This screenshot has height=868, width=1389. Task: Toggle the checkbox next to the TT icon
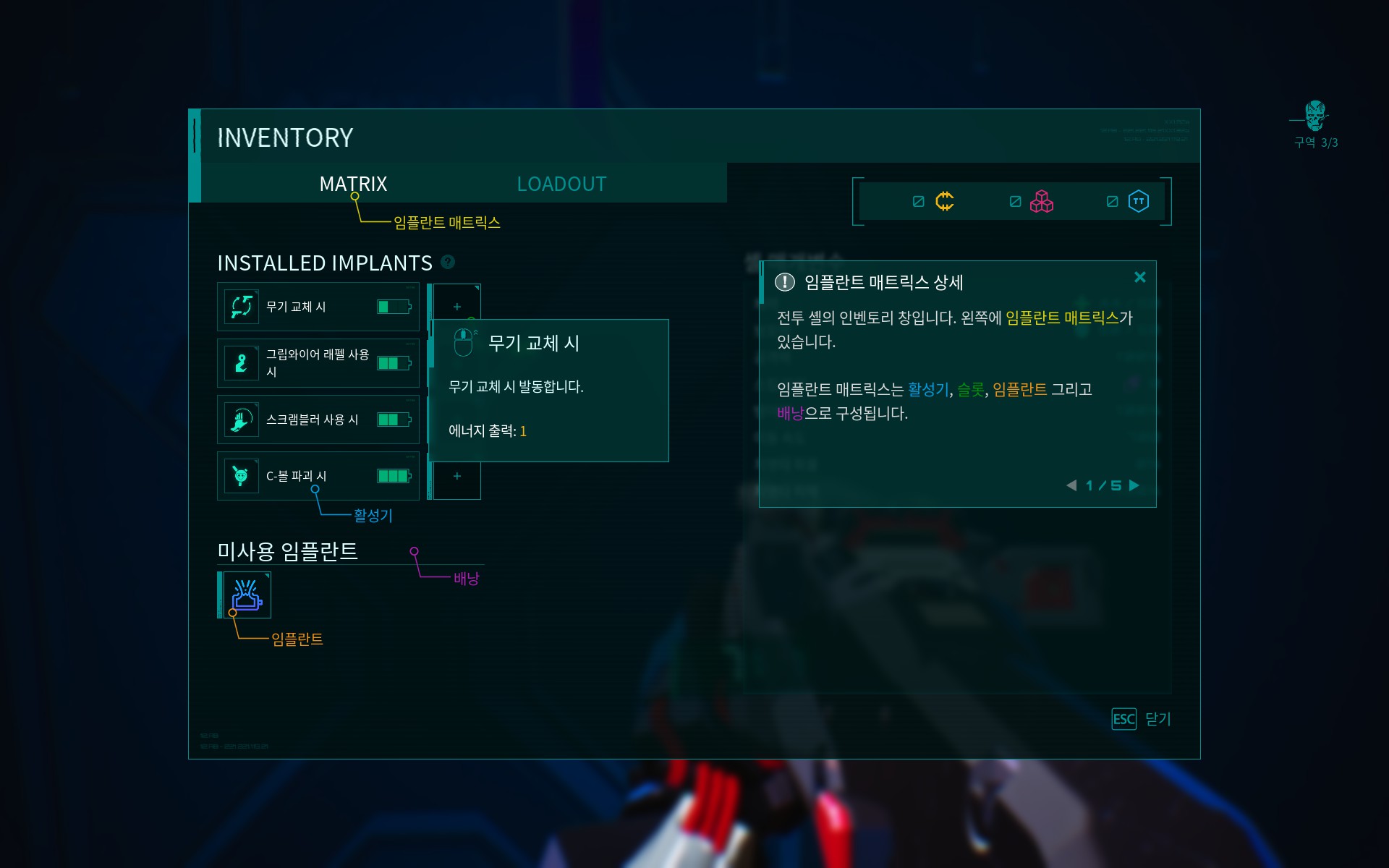pos(1112,202)
